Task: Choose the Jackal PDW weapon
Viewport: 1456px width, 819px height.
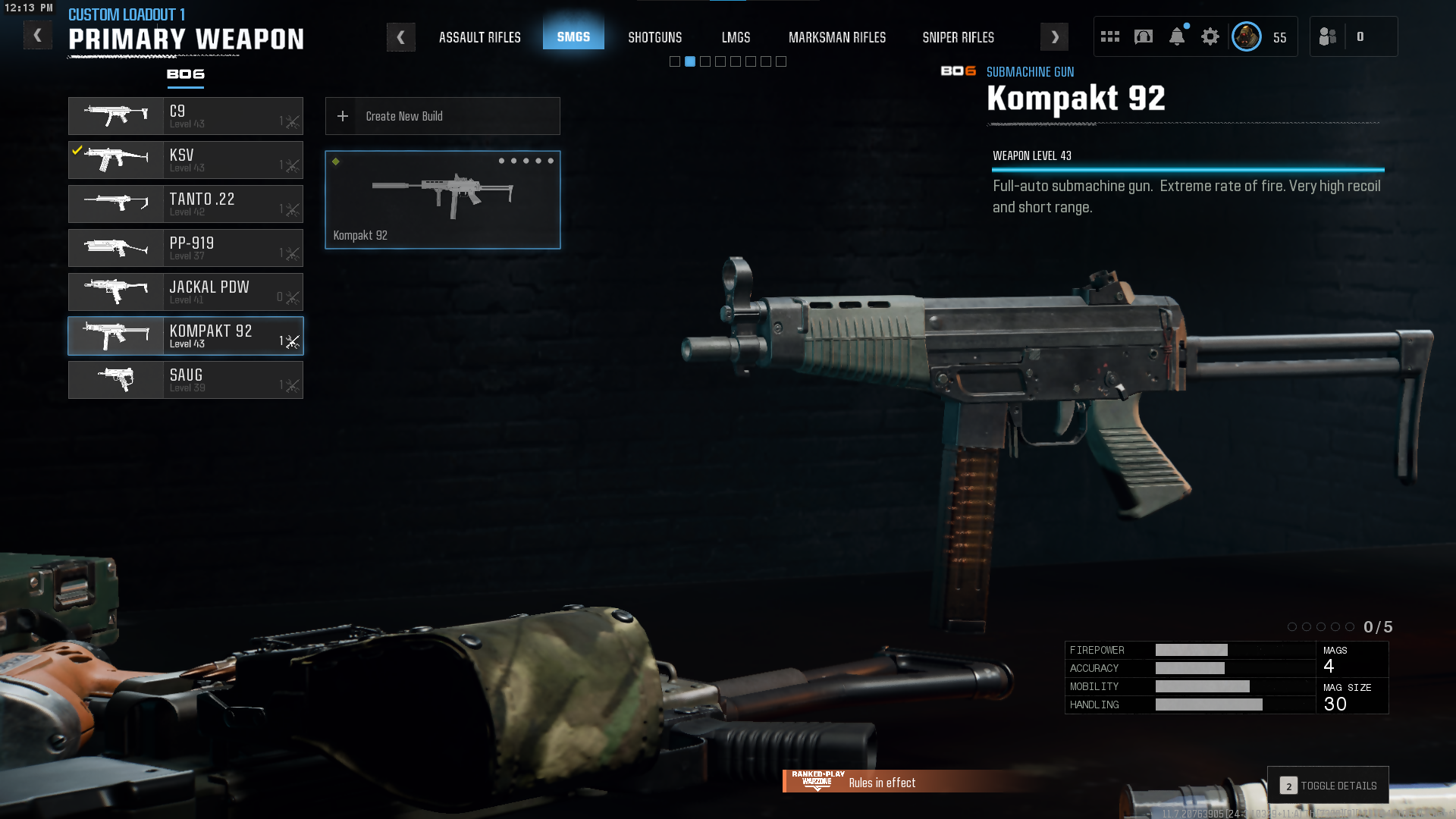Action: point(186,292)
